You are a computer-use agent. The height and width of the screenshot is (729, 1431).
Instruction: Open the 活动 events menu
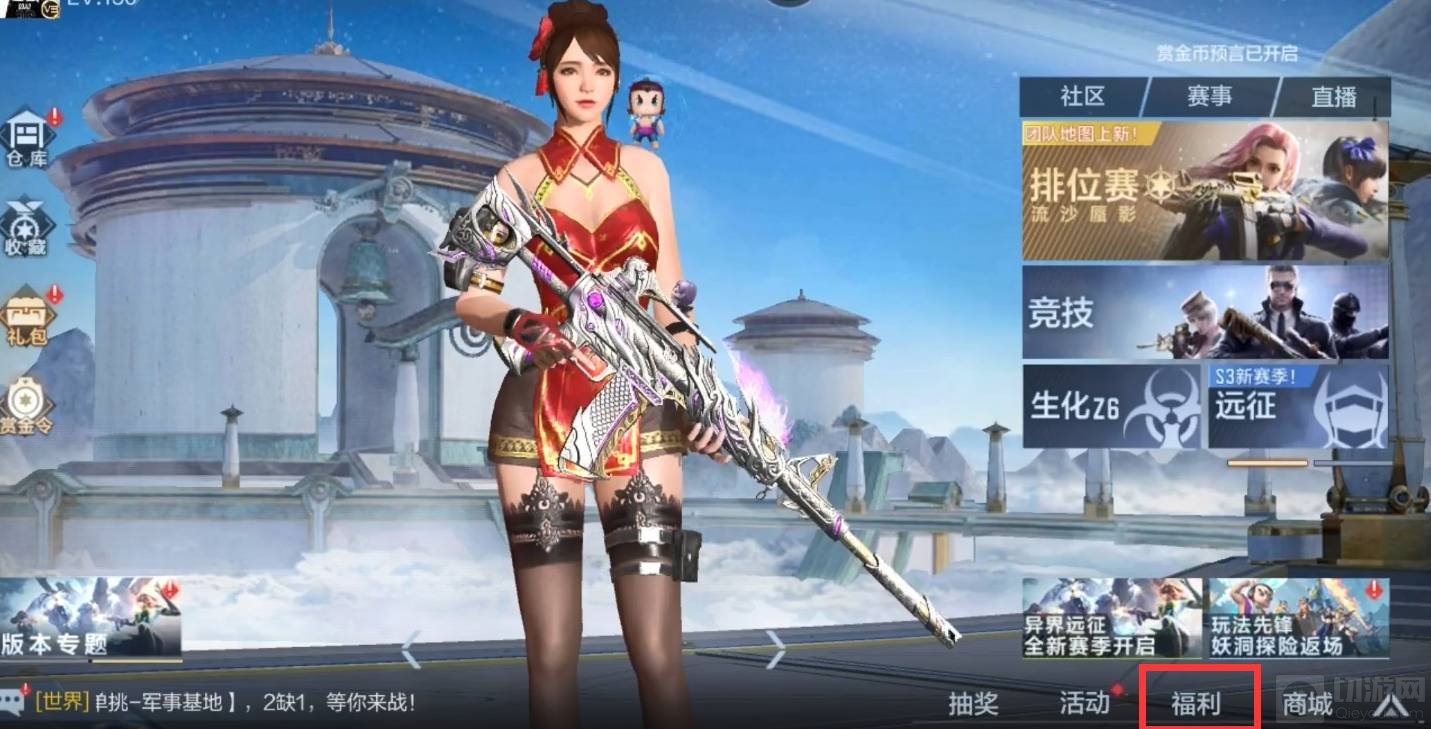(1085, 703)
